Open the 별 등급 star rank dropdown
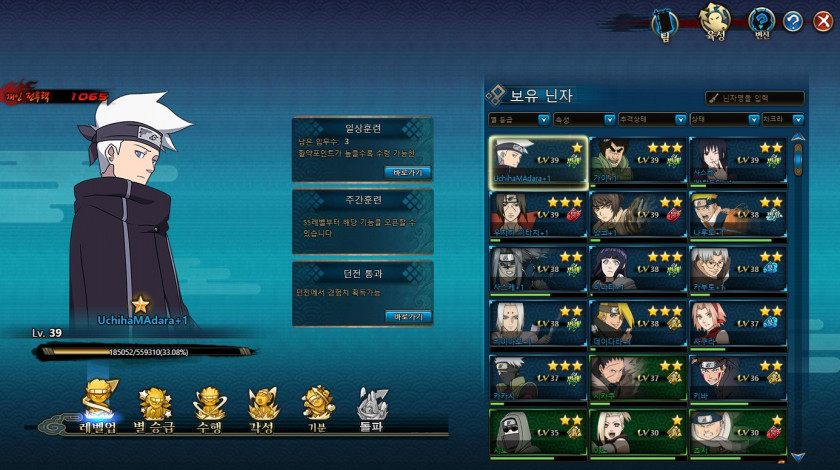The image size is (840, 470). coord(518,119)
